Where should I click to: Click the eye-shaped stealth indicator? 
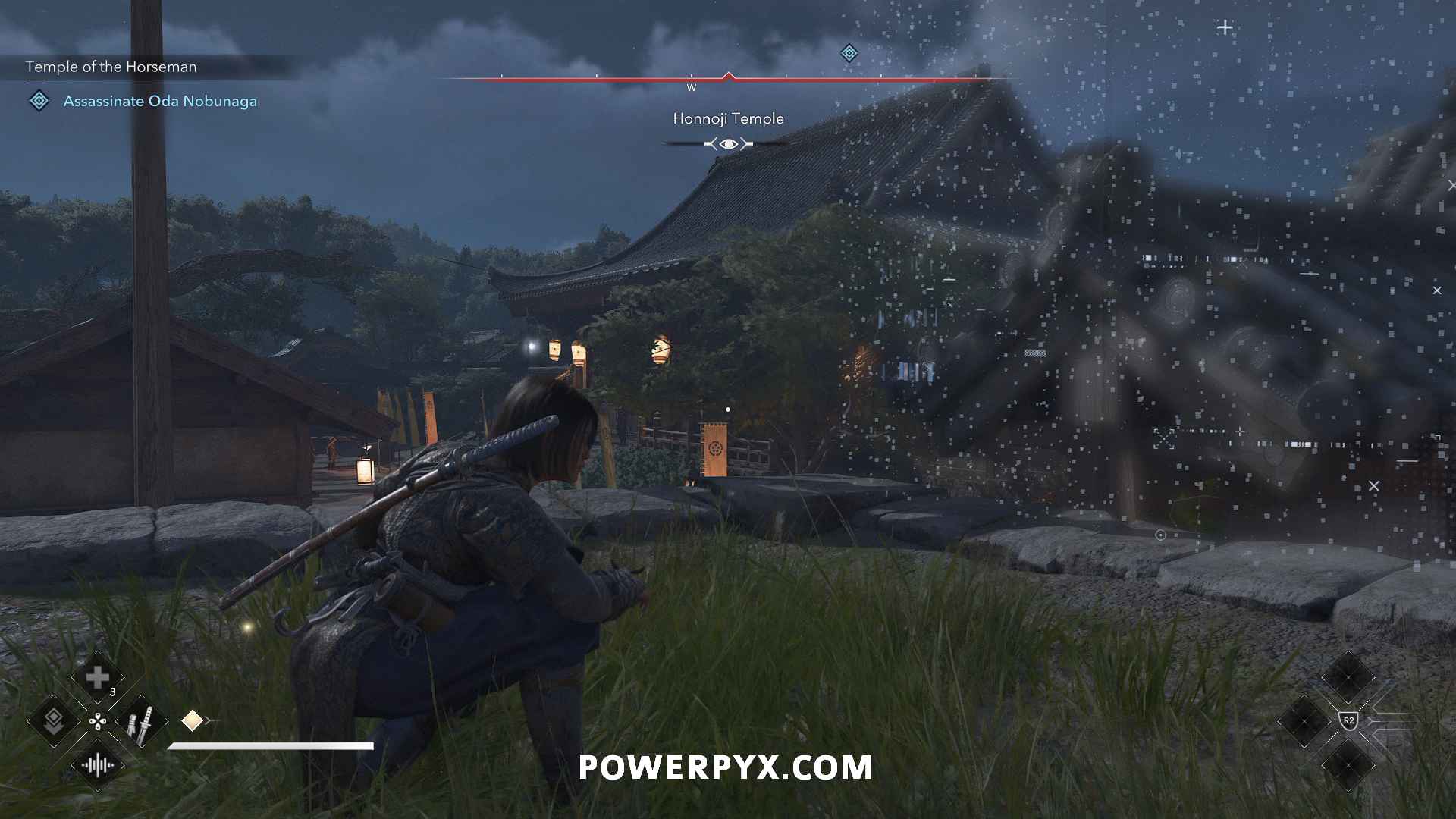pyautogui.click(x=728, y=144)
